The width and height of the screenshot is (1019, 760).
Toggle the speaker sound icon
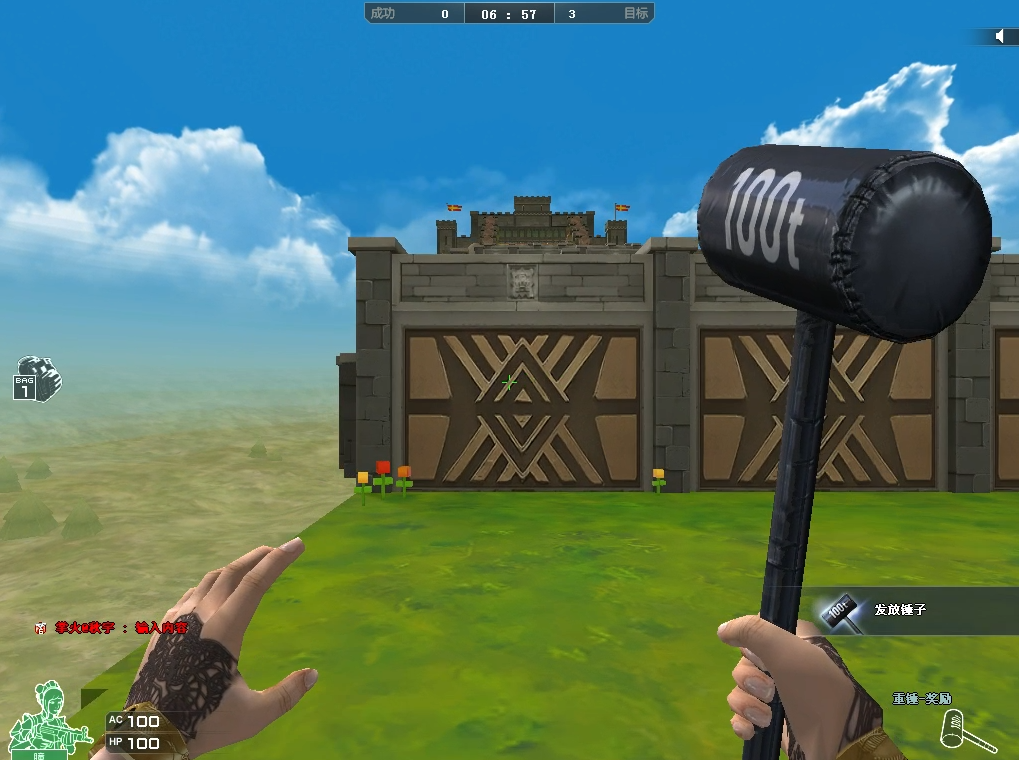point(999,36)
